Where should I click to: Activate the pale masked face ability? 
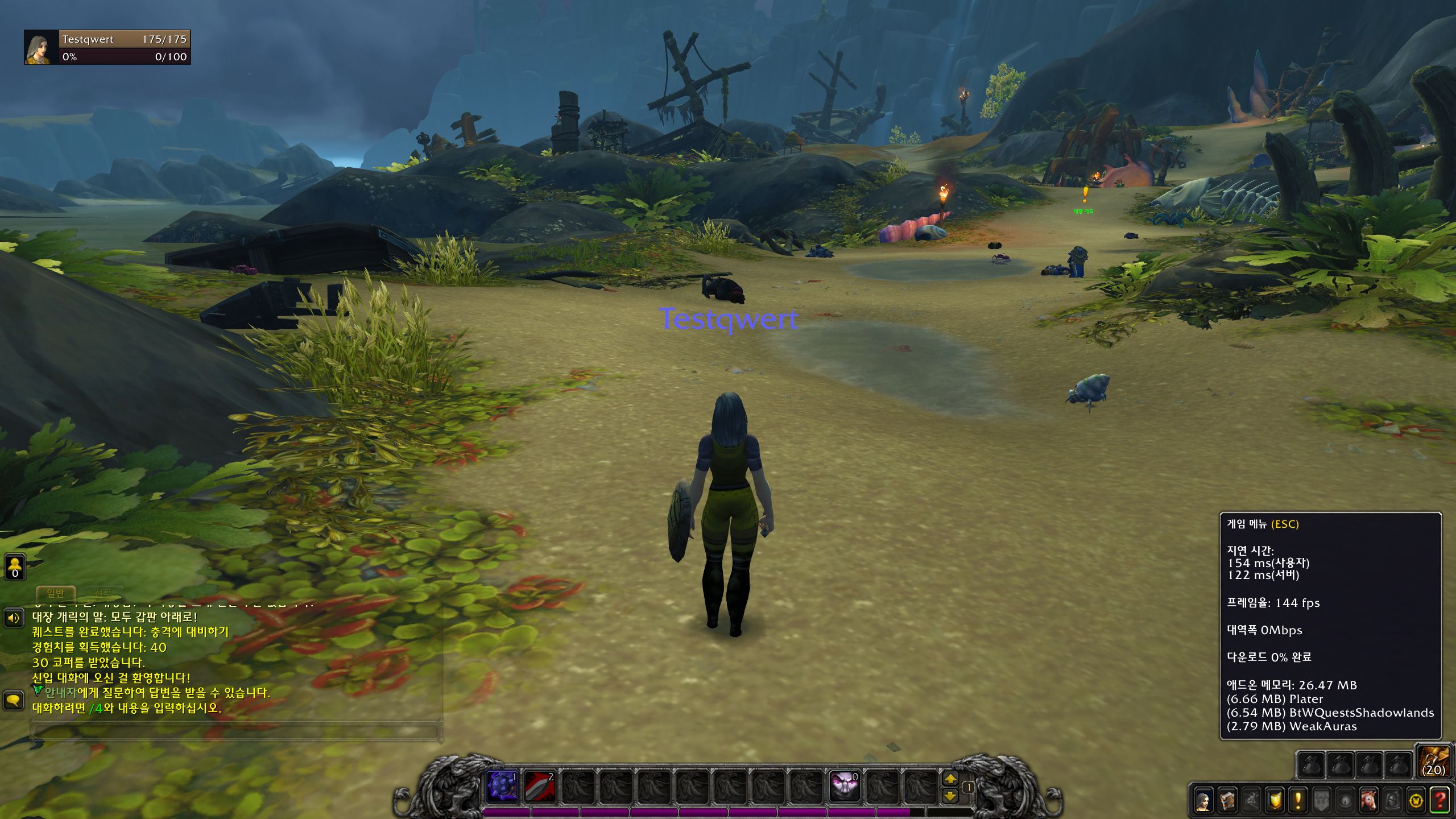point(844,787)
